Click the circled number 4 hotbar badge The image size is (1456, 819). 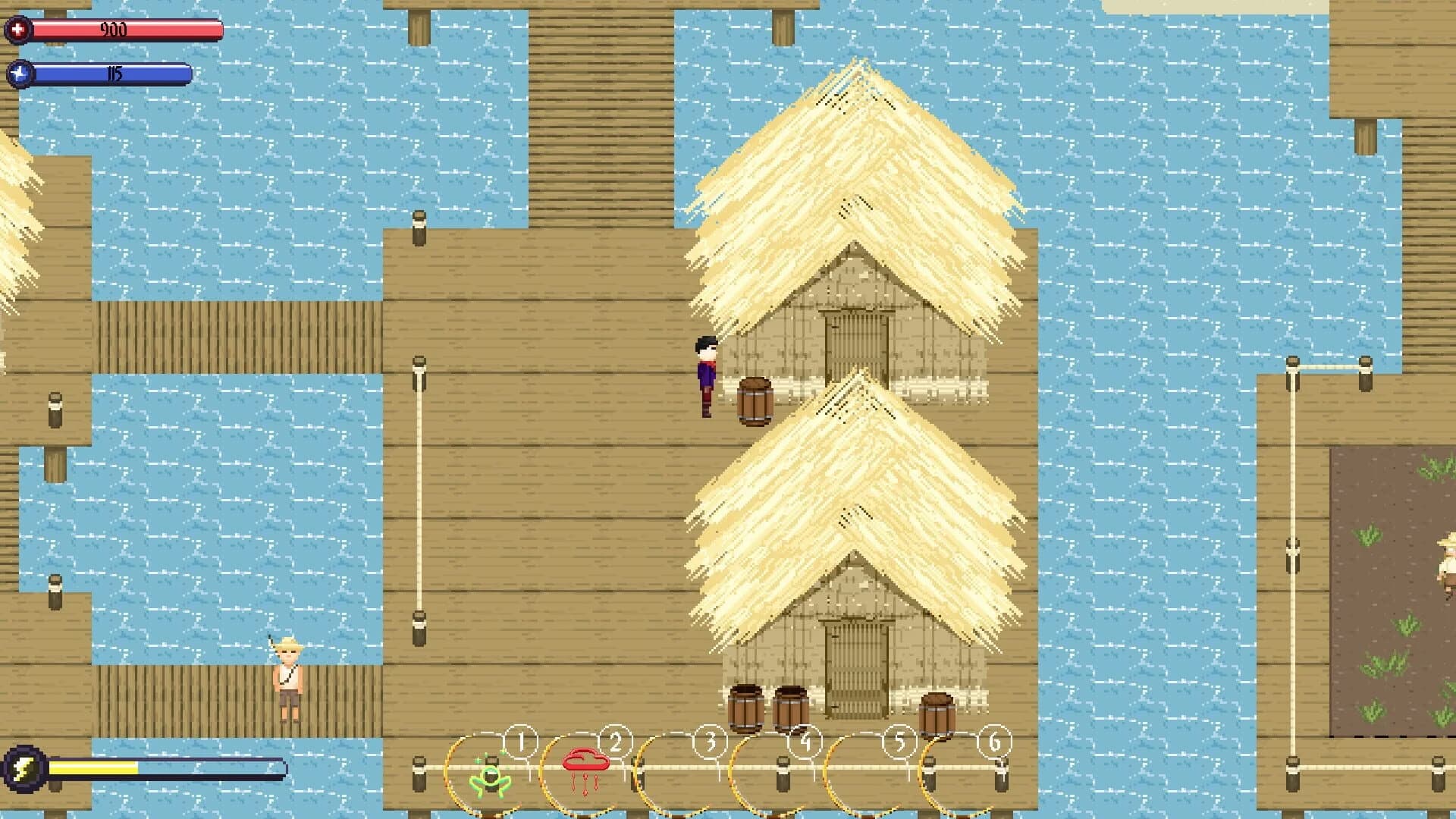pos(806,745)
